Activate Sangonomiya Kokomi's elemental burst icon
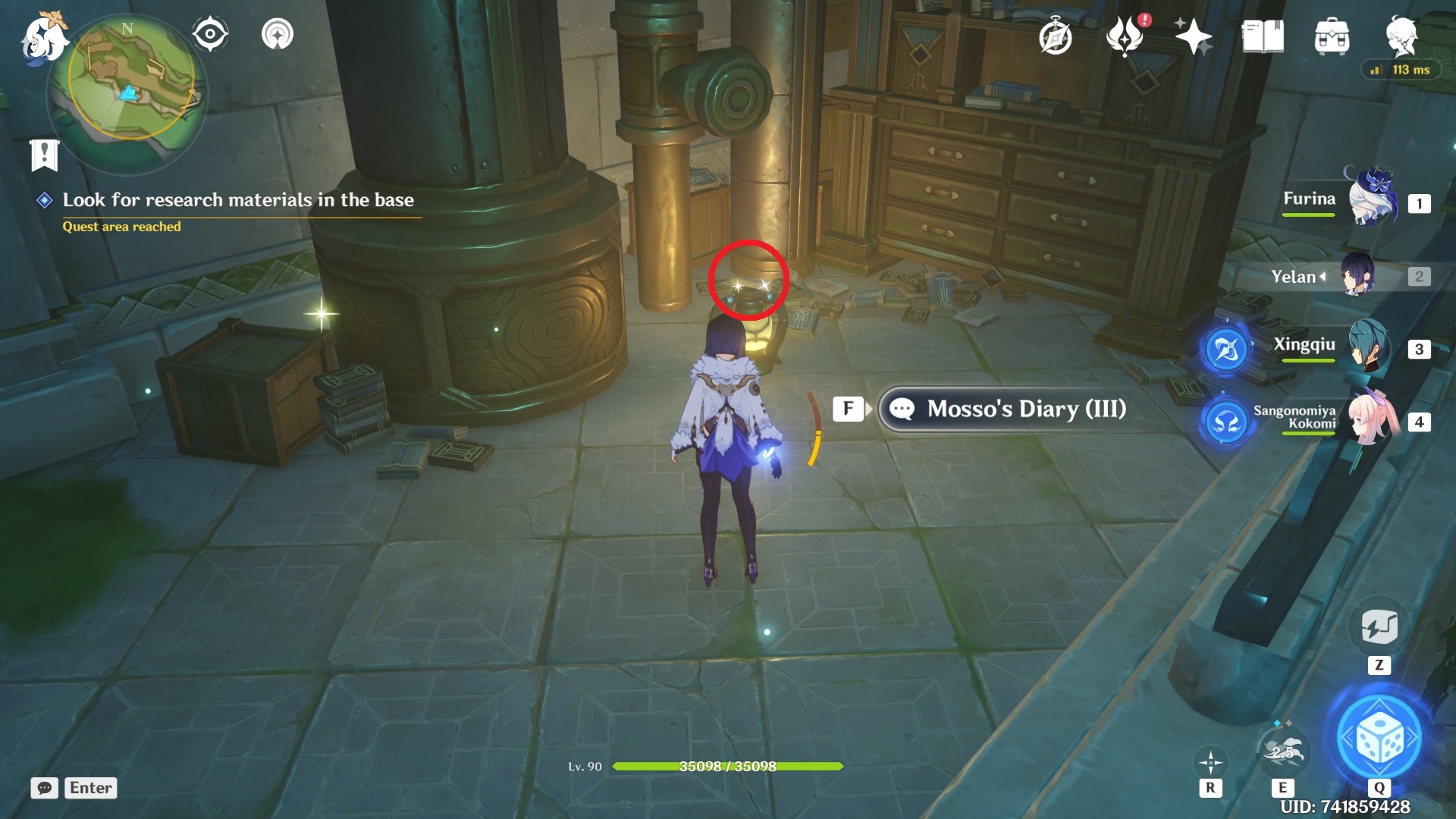The image size is (1456, 819). pyautogui.click(x=1226, y=422)
